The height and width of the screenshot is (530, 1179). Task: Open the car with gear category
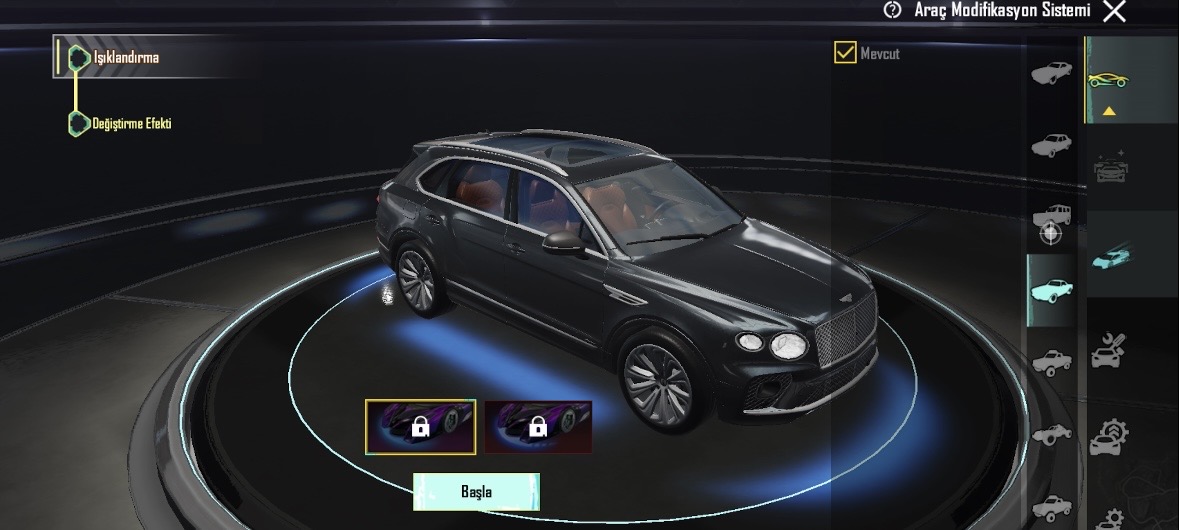point(1109,437)
